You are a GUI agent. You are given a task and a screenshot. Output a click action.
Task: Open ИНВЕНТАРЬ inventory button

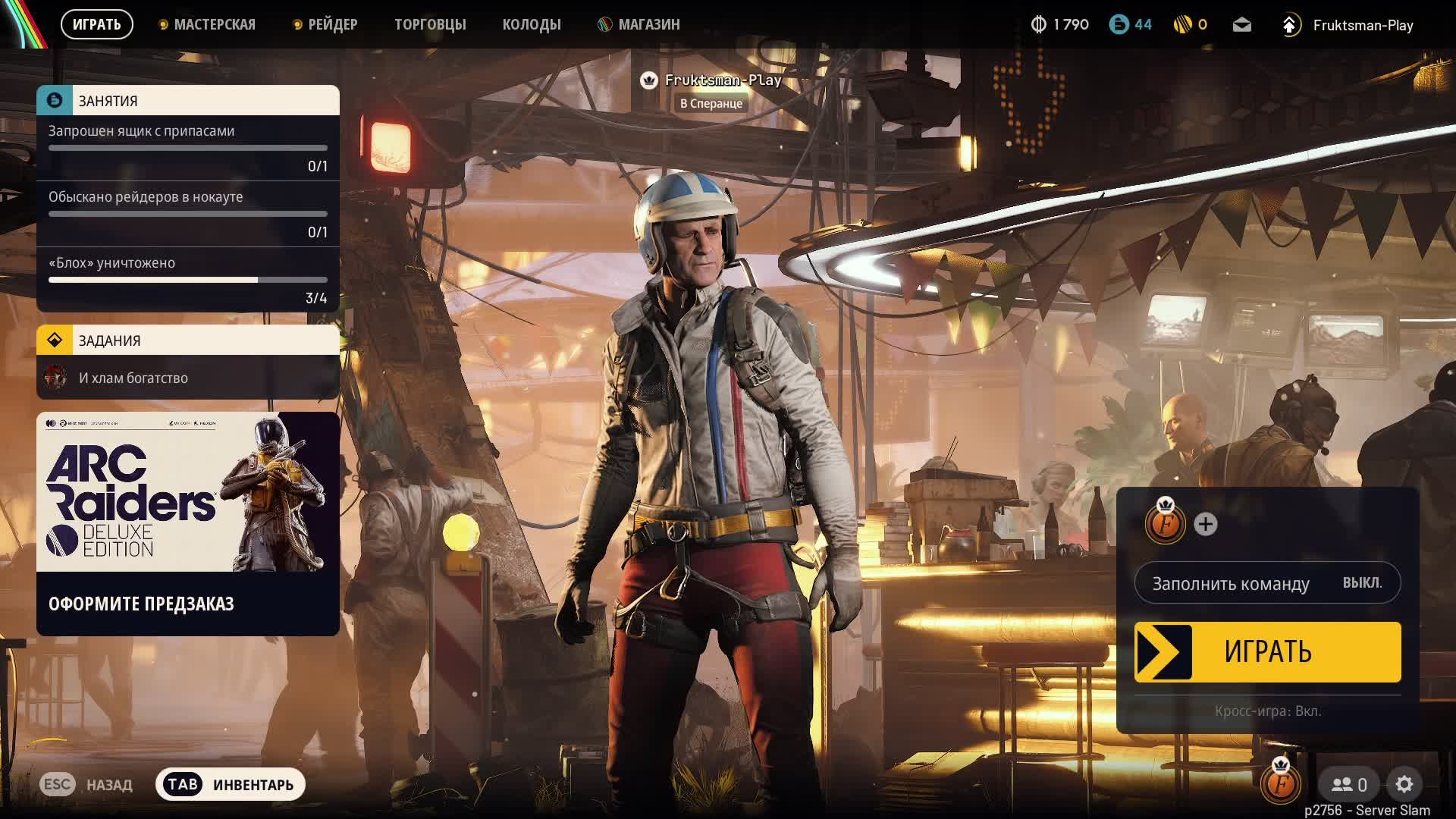231,784
